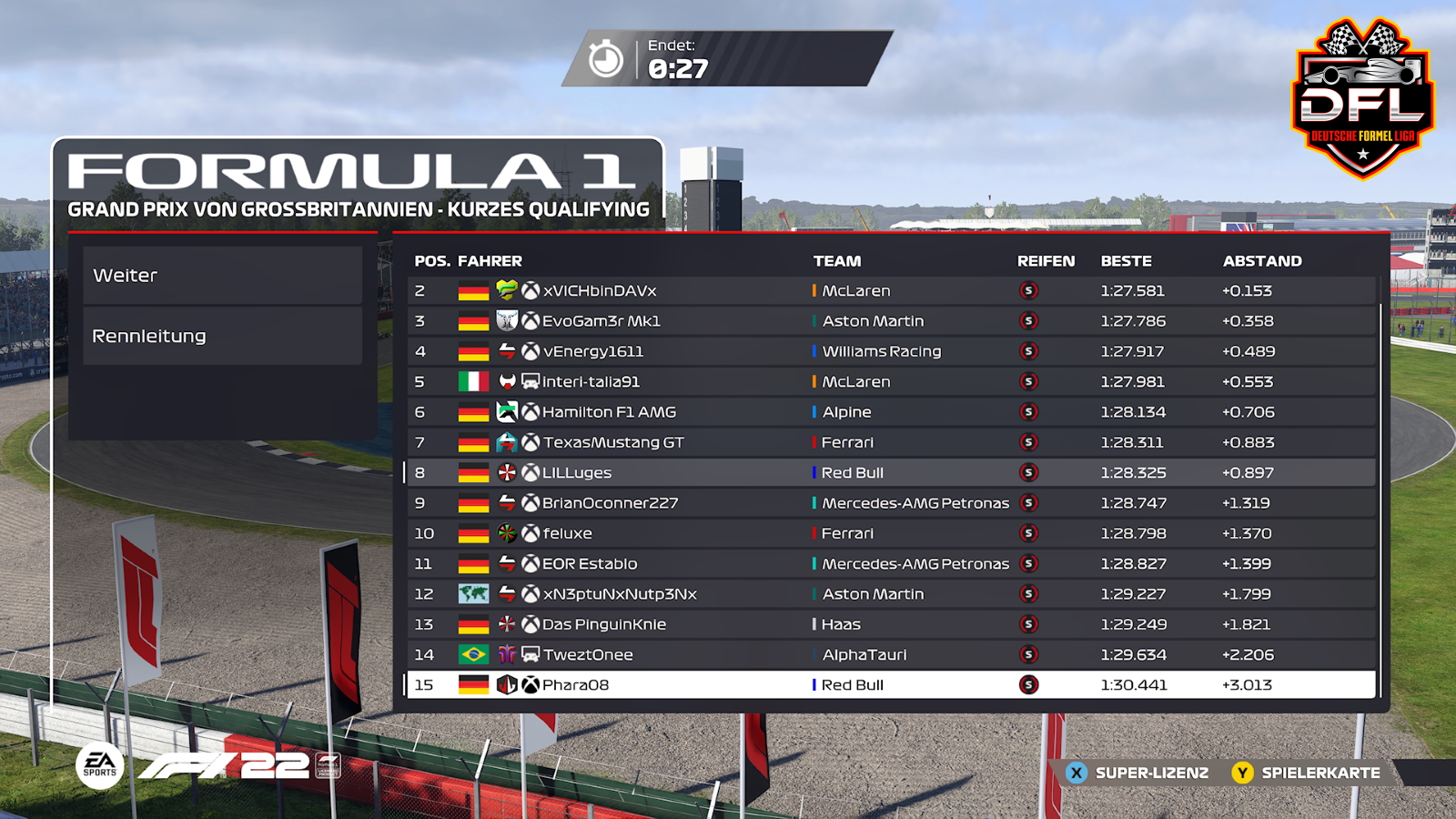Click BrianOconner227 driver row

point(890,503)
